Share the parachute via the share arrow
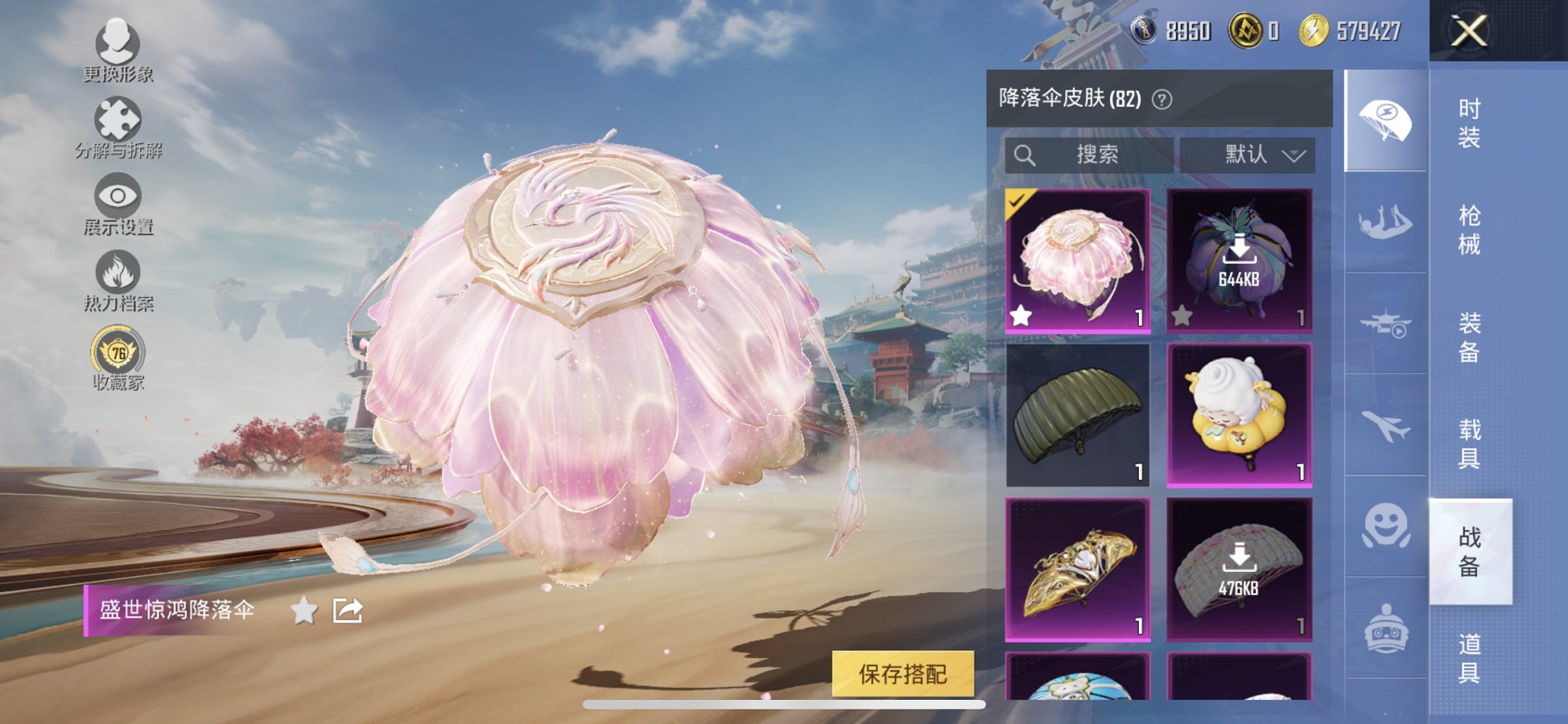The width and height of the screenshot is (1568, 724). point(348,610)
